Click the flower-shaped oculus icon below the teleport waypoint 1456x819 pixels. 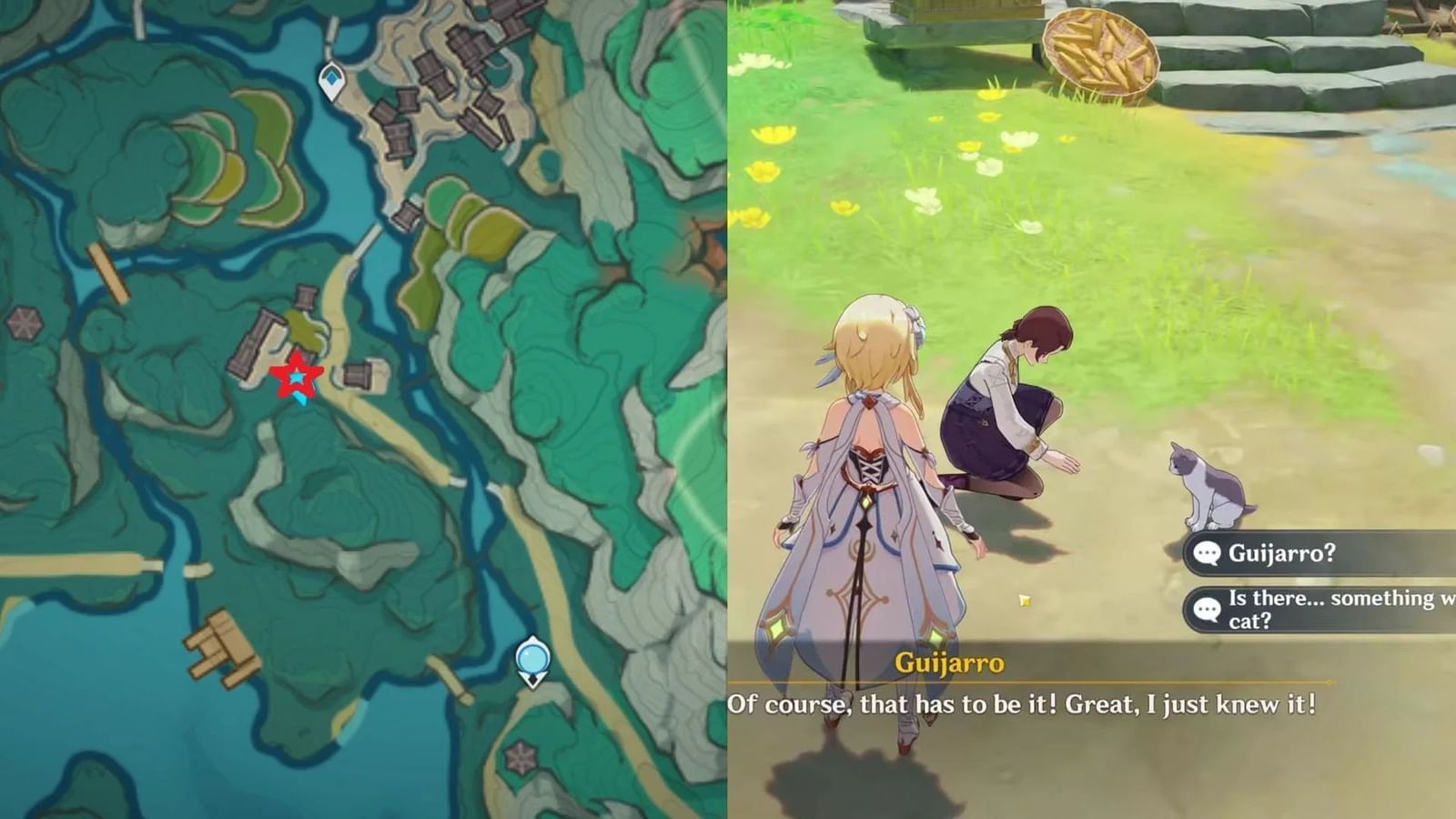coord(521,754)
